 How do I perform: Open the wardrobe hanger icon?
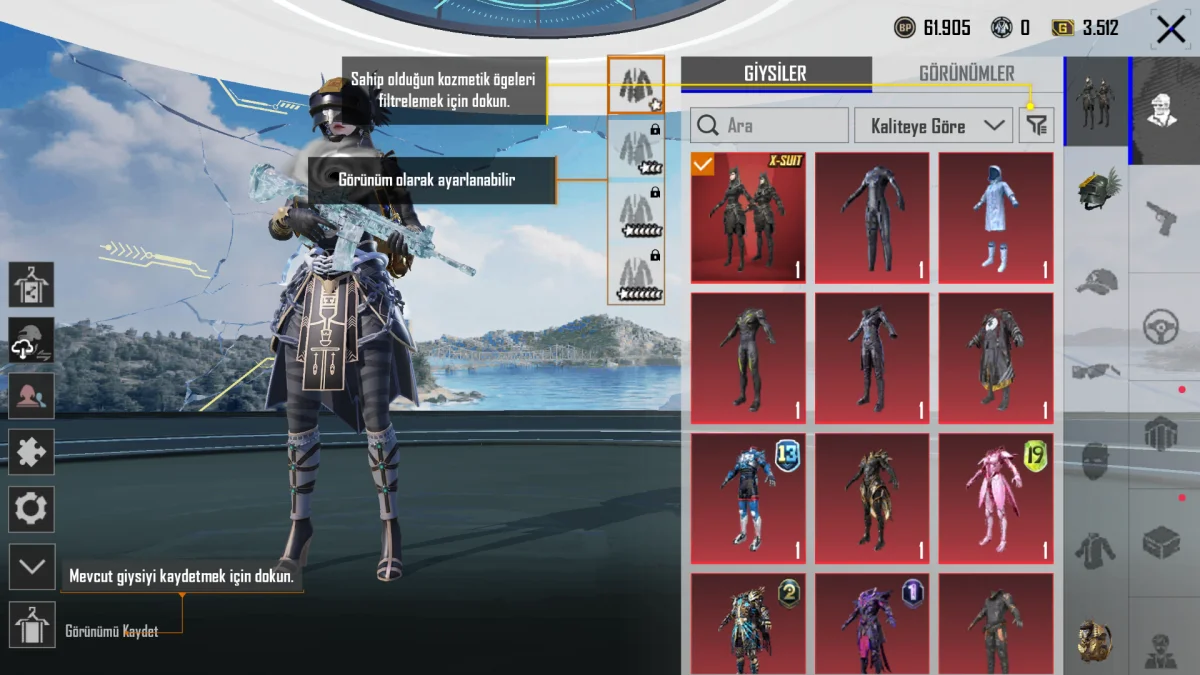coord(32,285)
